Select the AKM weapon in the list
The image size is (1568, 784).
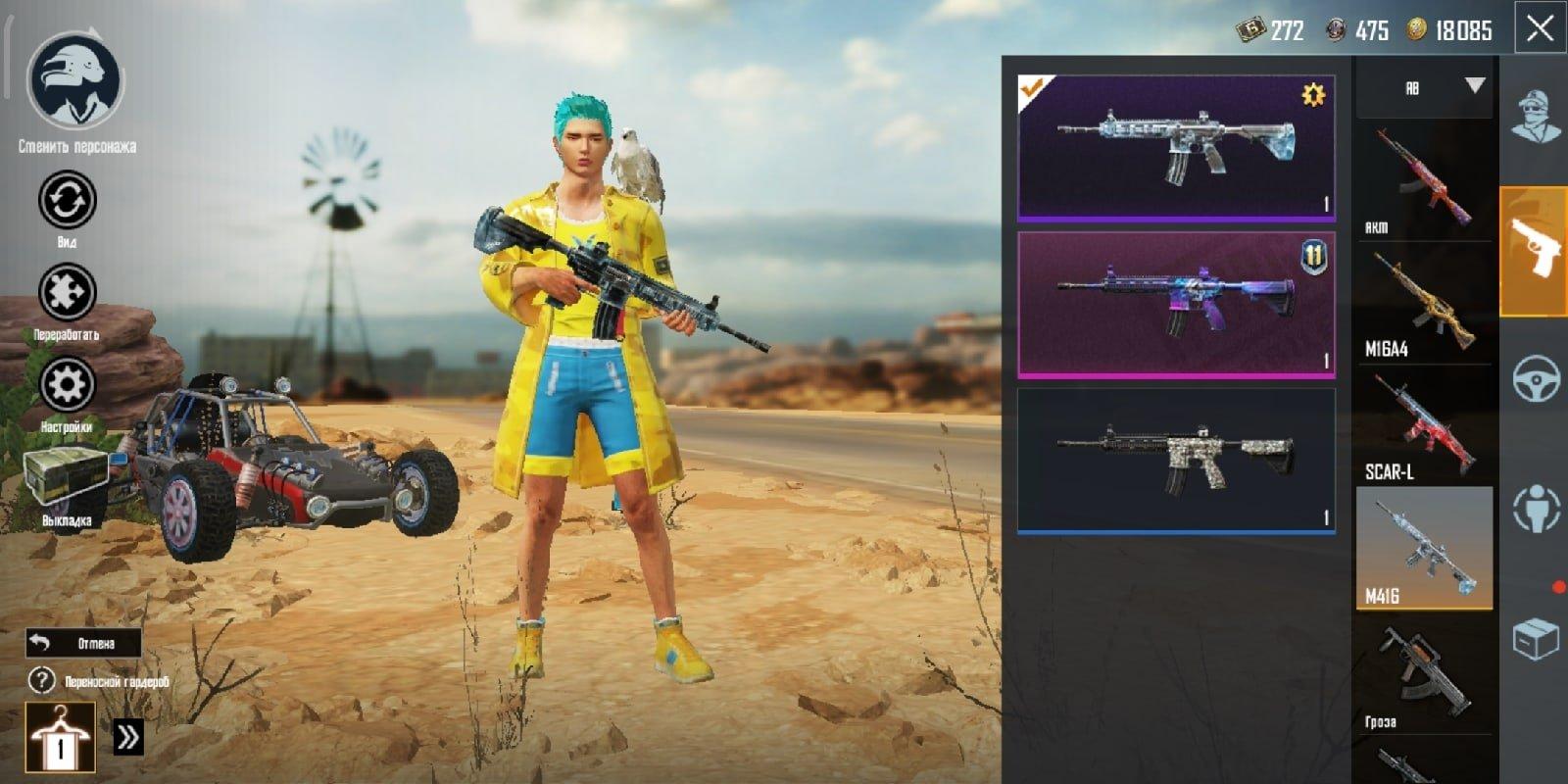click(x=1423, y=181)
